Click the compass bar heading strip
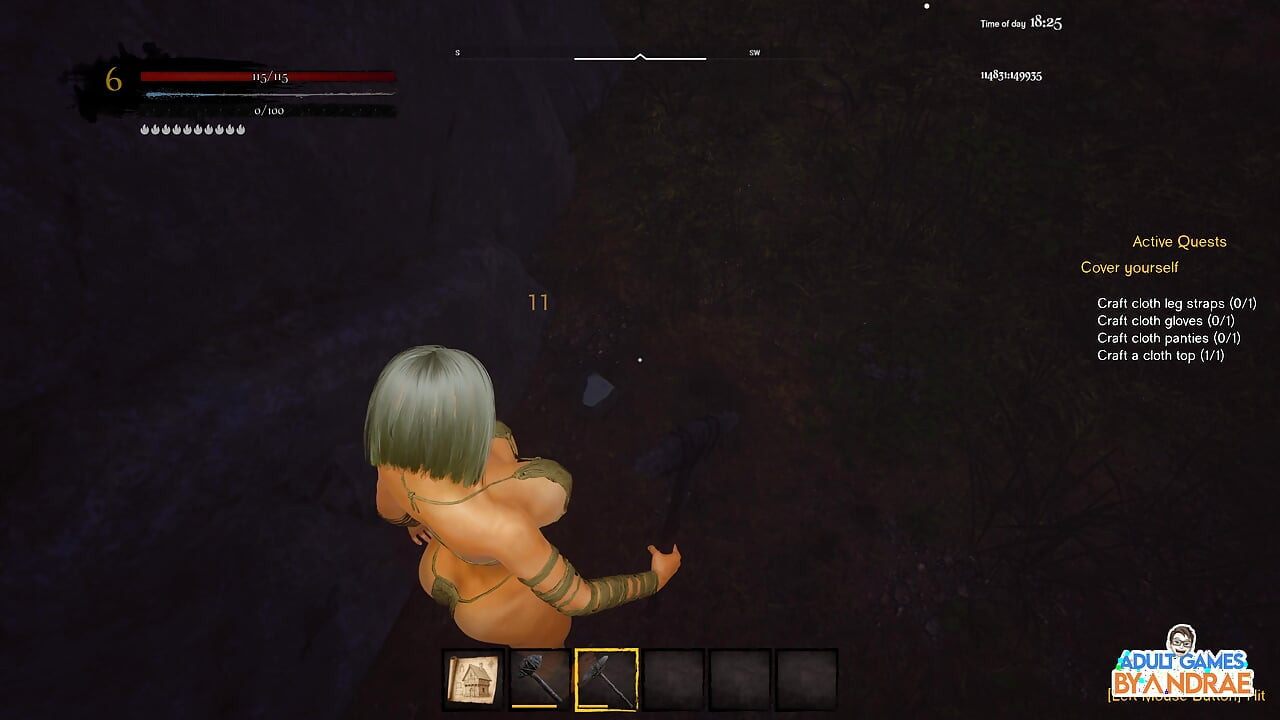The width and height of the screenshot is (1280, 720). [x=640, y=57]
